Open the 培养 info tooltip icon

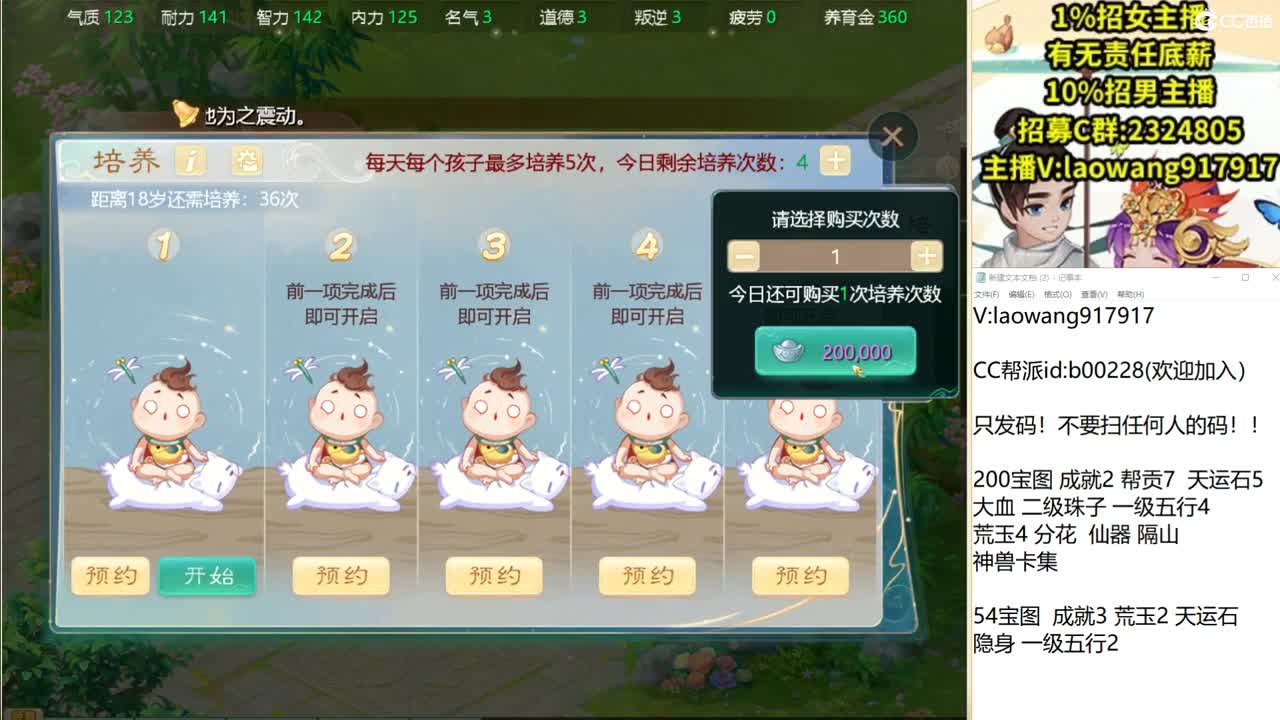[x=190, y=160]
